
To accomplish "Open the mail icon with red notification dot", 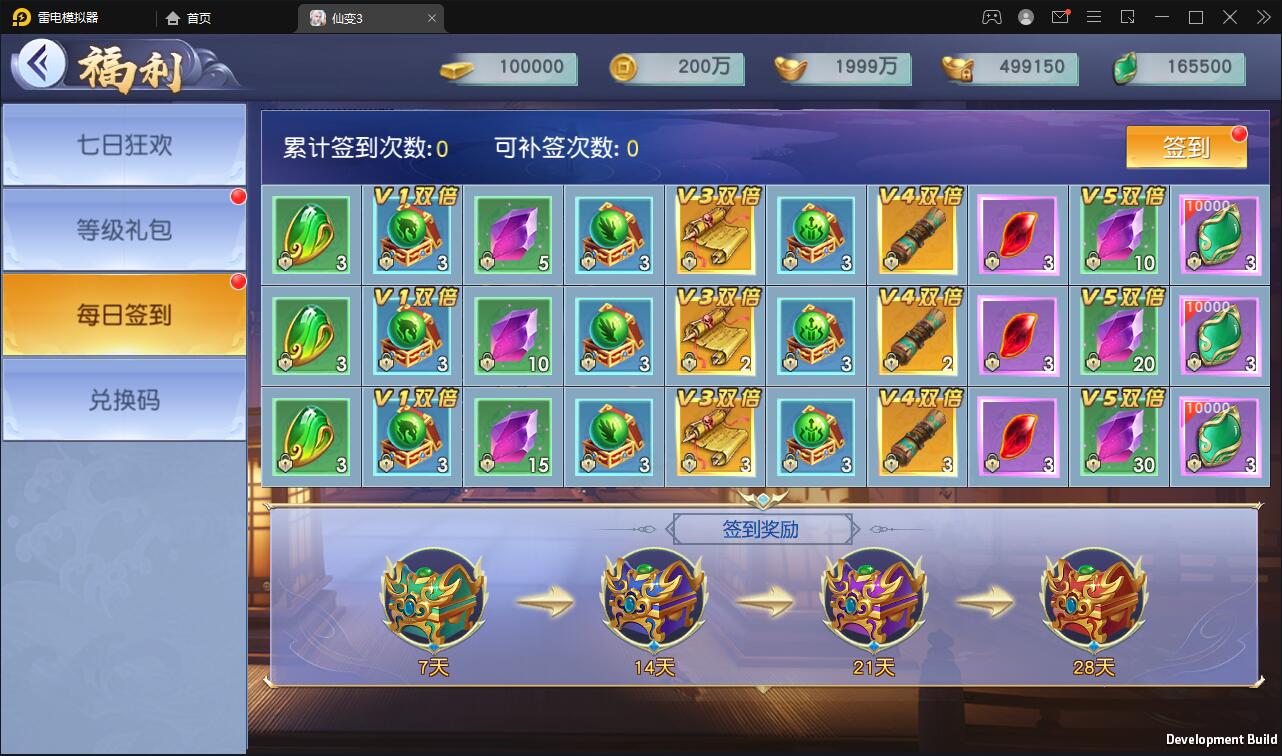I will pyautogui.click(x=1060, y=17).
